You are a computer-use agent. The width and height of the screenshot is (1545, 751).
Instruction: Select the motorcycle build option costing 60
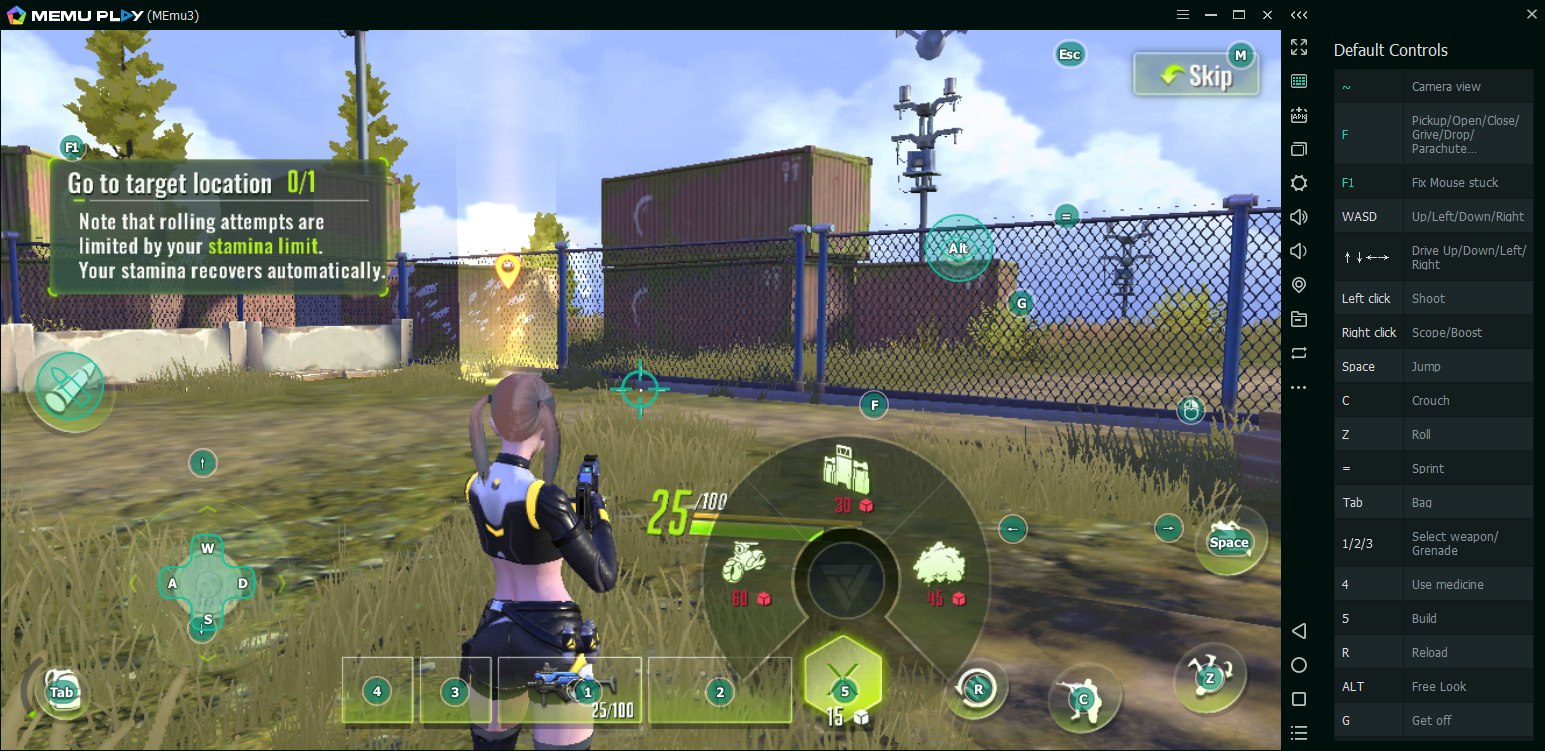[745, 567]
